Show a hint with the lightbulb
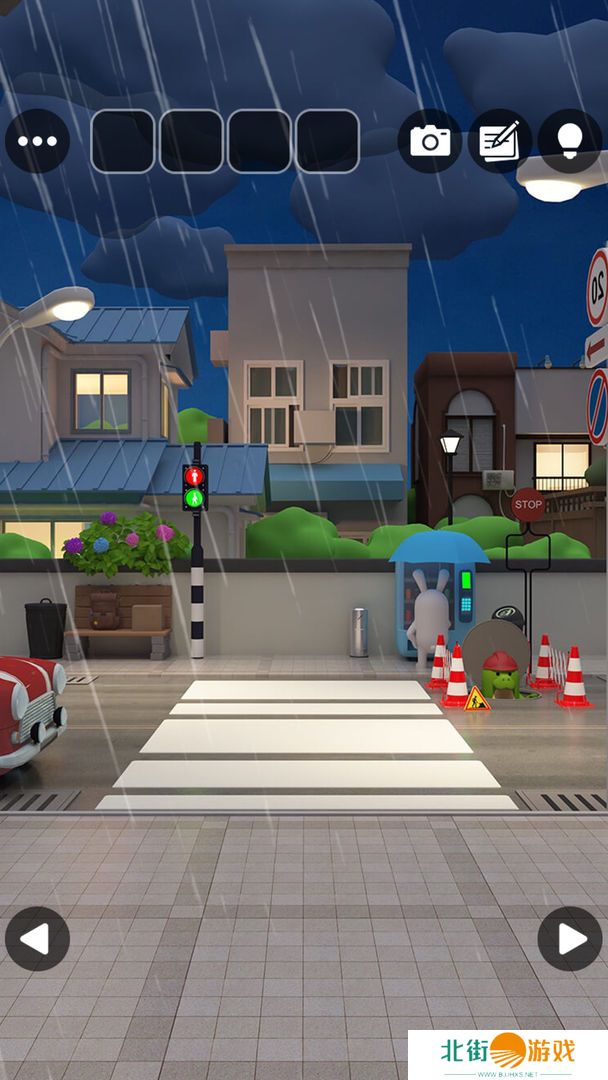This screenshot has height=1080, width=608. [570, 141]
